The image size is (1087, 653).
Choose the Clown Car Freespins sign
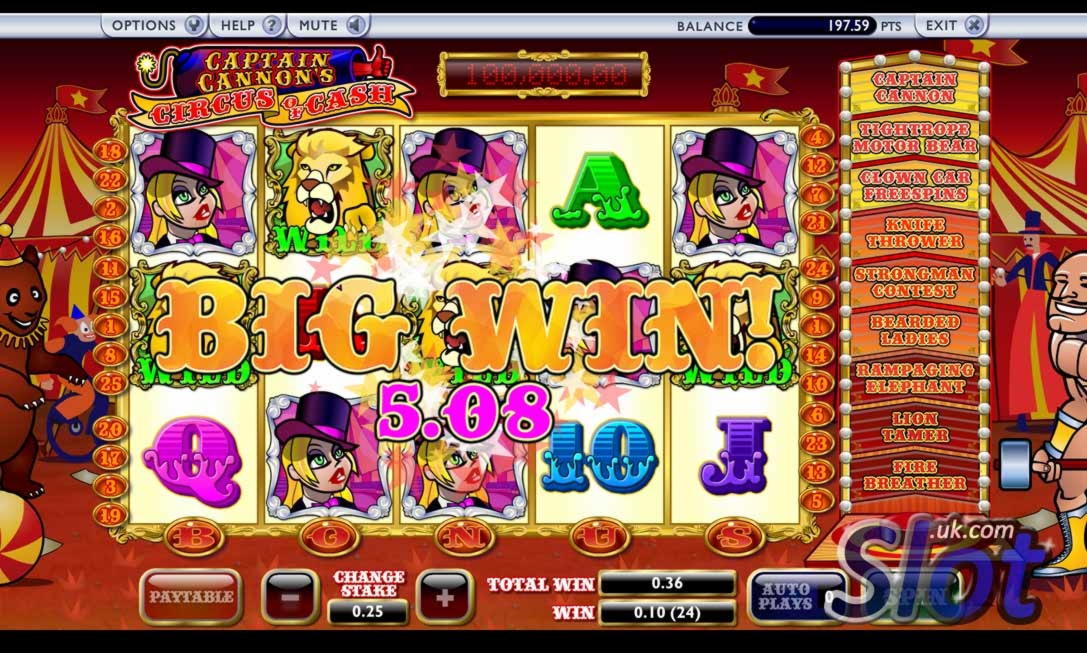click(914, 185)
